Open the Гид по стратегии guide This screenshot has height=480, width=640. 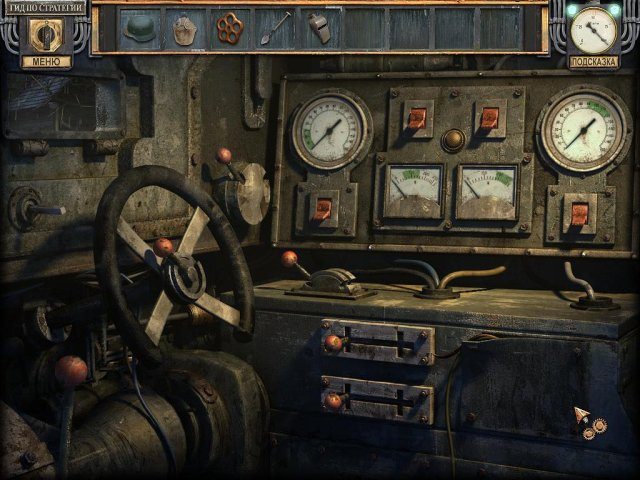43,7
